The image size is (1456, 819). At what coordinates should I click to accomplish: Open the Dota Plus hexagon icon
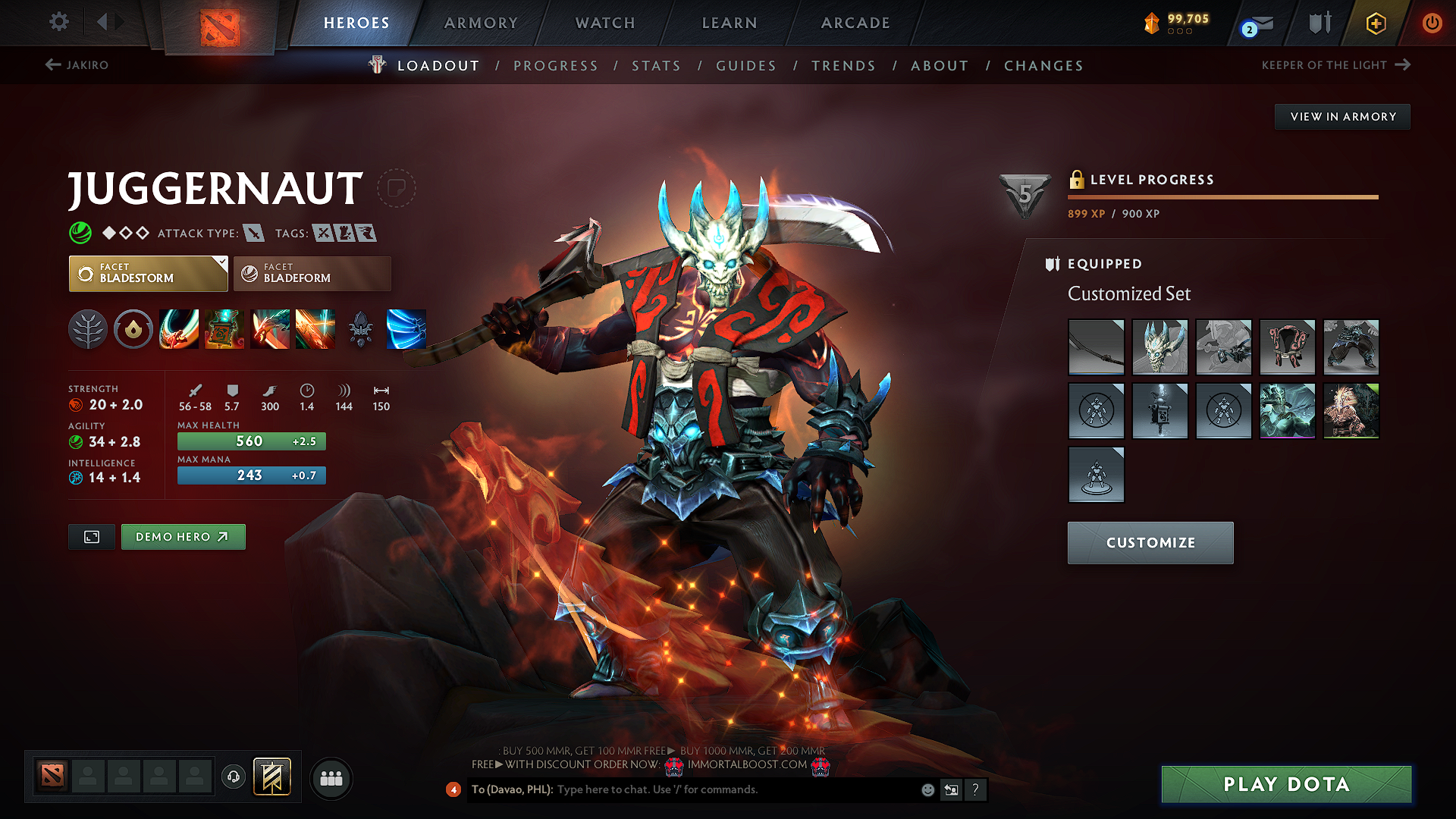tap(1375, 23)
